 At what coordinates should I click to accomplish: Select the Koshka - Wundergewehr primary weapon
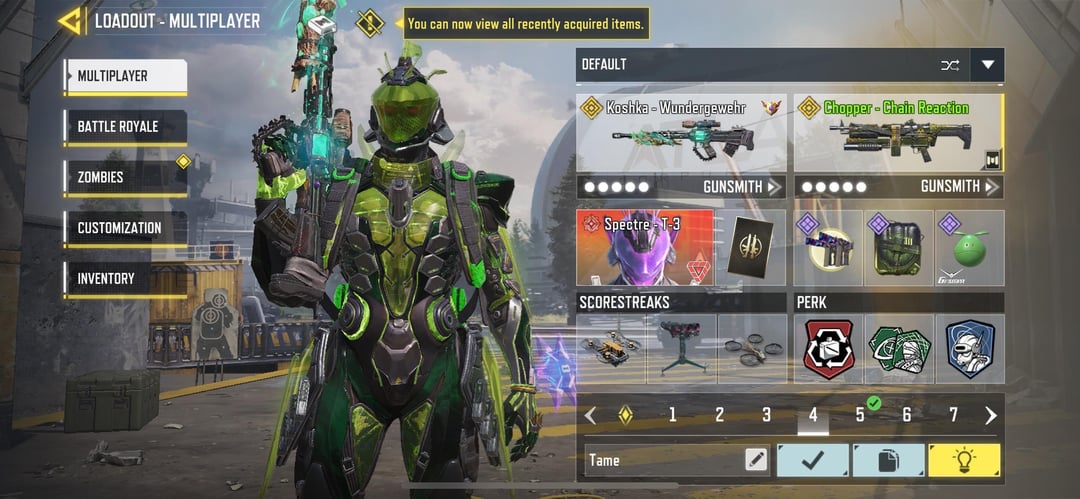tap(682, 133)
